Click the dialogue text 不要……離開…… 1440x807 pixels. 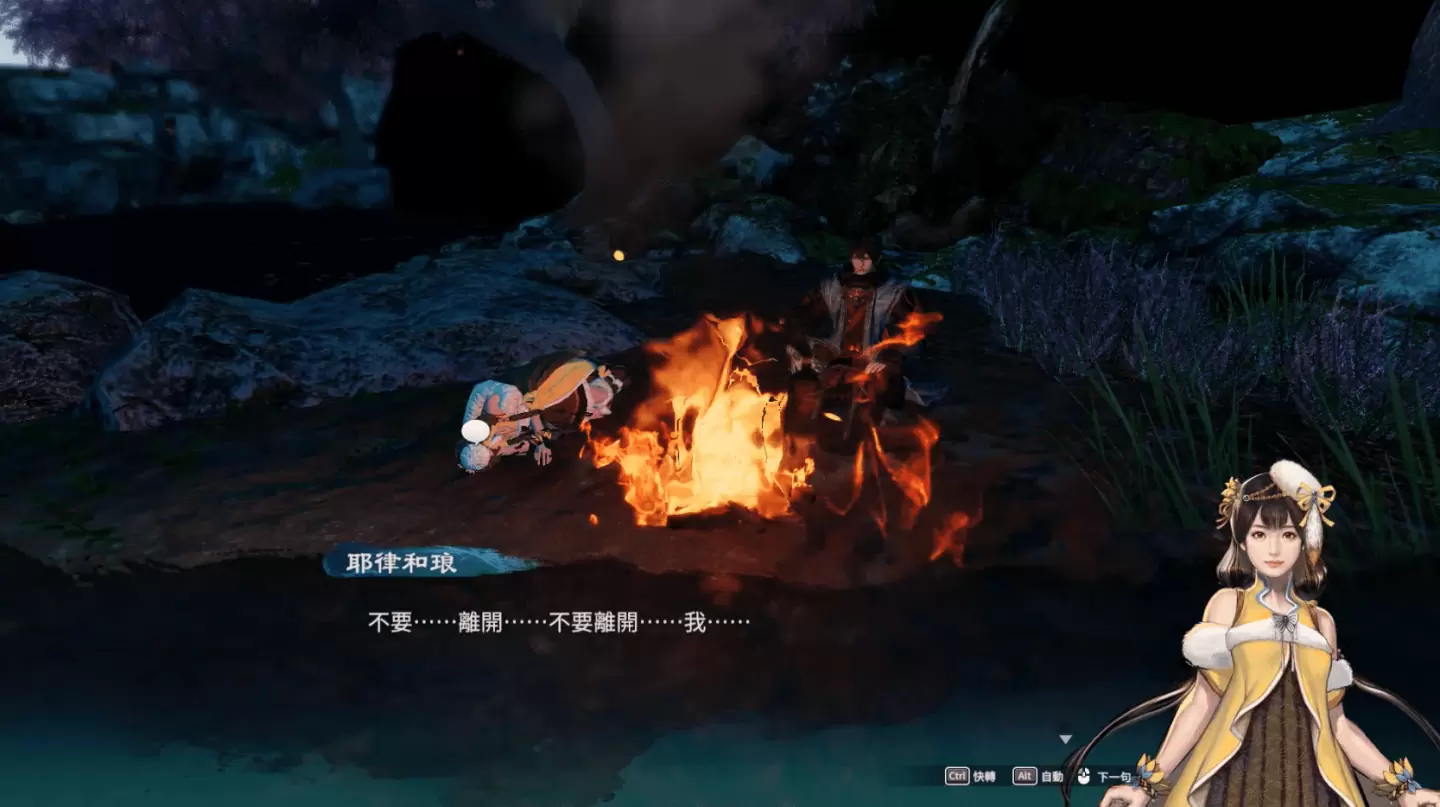point(500,622)
